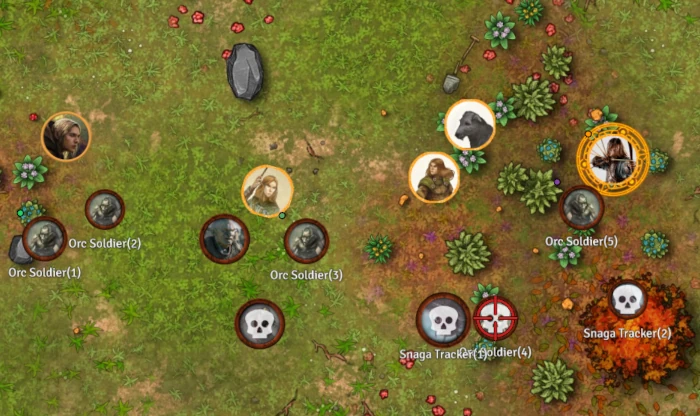Click the red crosshair Orc Soldier(4) token
Screen dimensions: 700x416
pyautogui.click(x=495, y=319)
